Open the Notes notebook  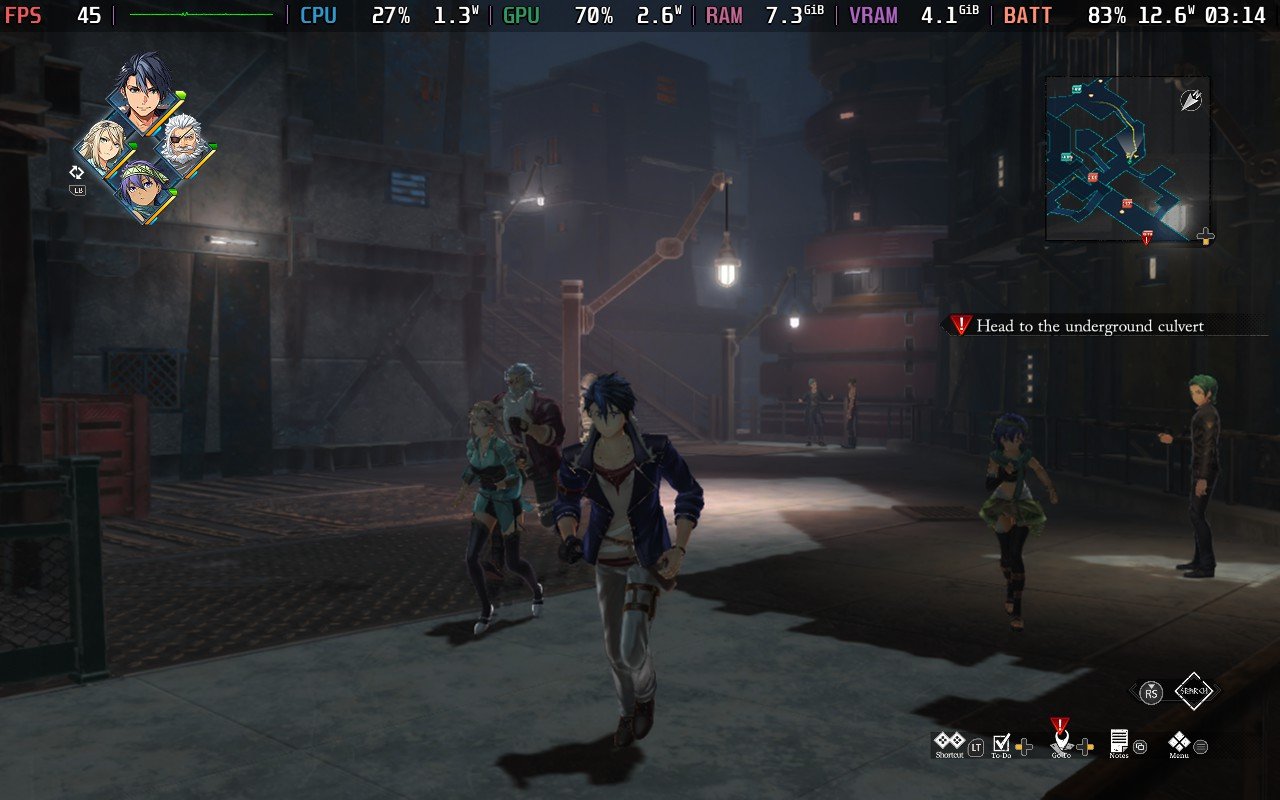pyautogui.click(x=1119, y=742)
